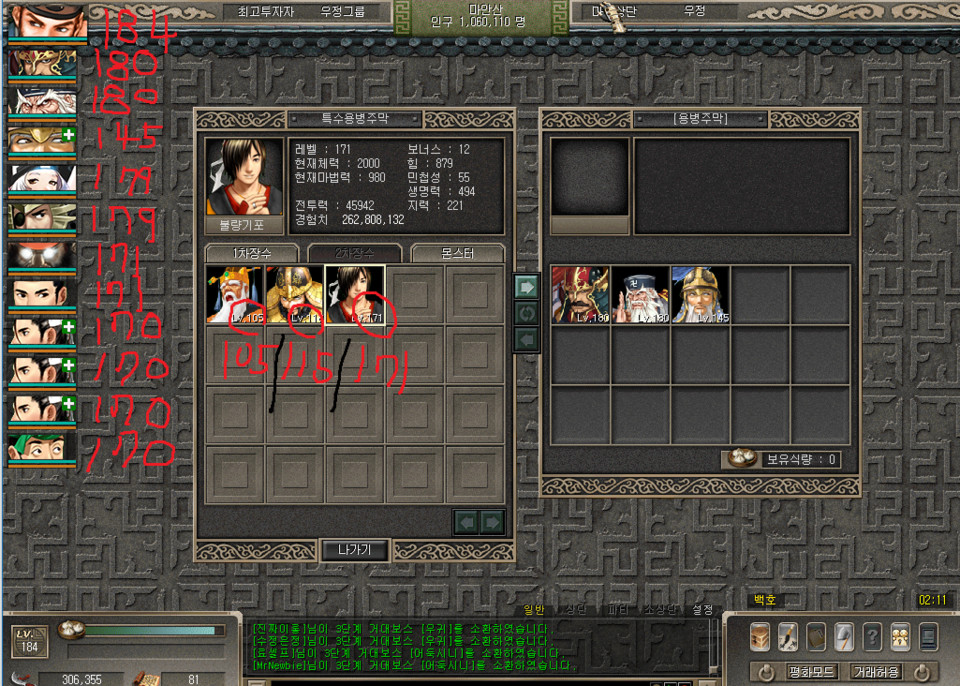This screenshot has height=686, width=960.
Task: Go to the next page of special mercenaries
Action: [x=492, y=522]
